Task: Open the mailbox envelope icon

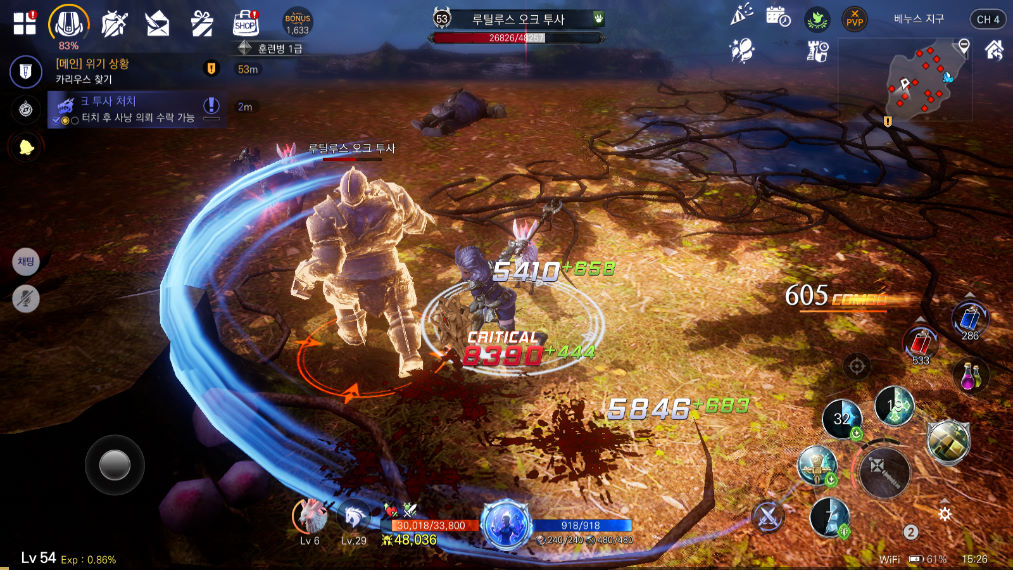Action: 157,22
